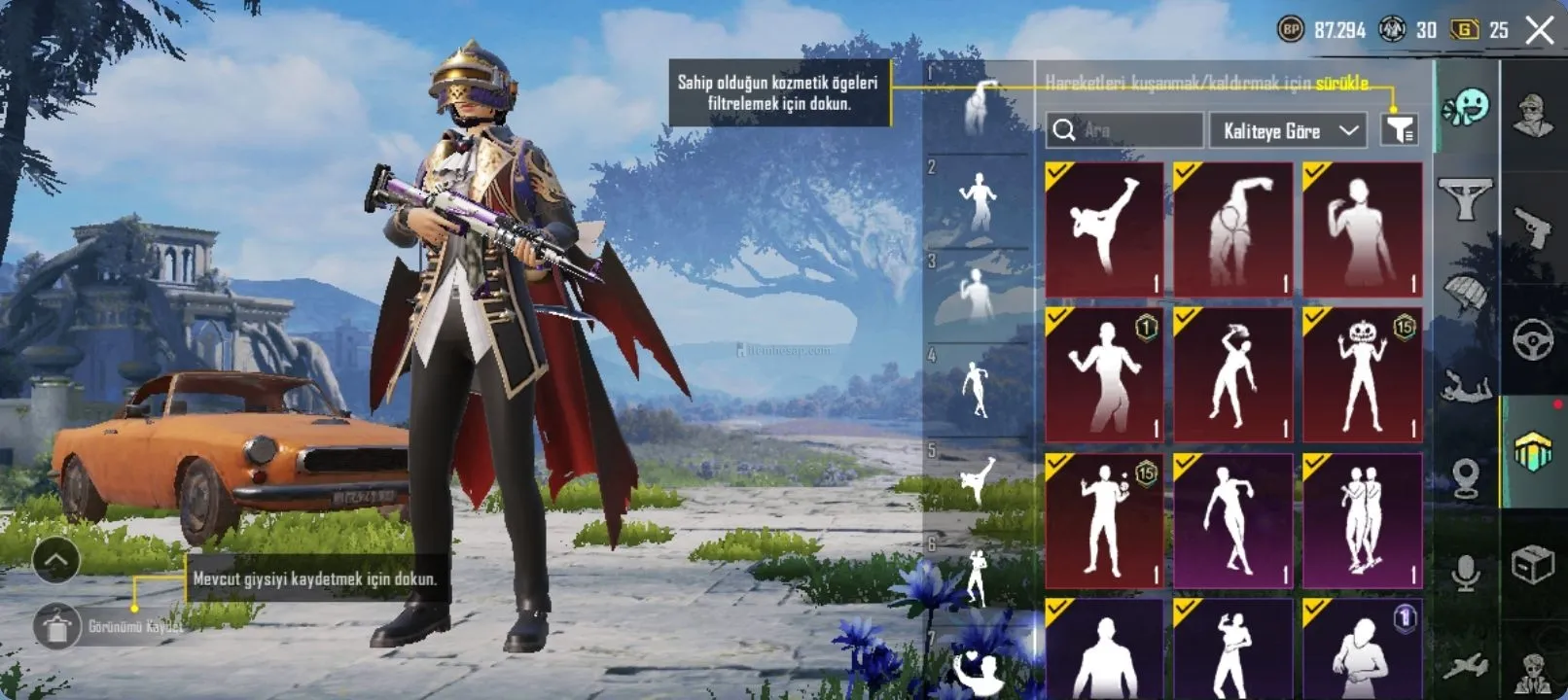Open the microphone voice pack tab
Image resolution: width=1568 pixels, height=700 pixels.
(x=1466, y=574)
